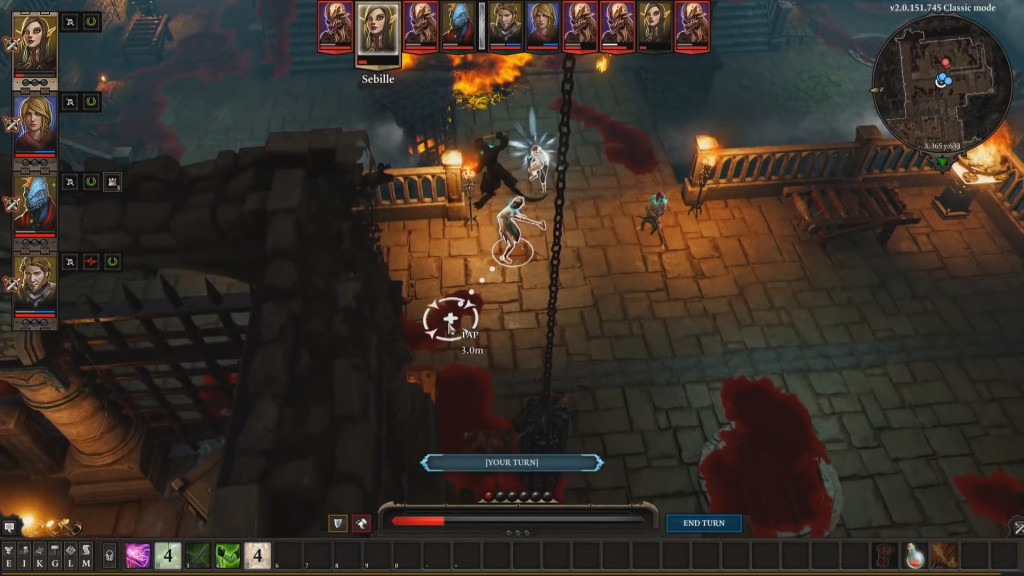Select the blonde woman's party portrait
The width and height of the screenshot is (1024, 576).
tap(35, 123)
